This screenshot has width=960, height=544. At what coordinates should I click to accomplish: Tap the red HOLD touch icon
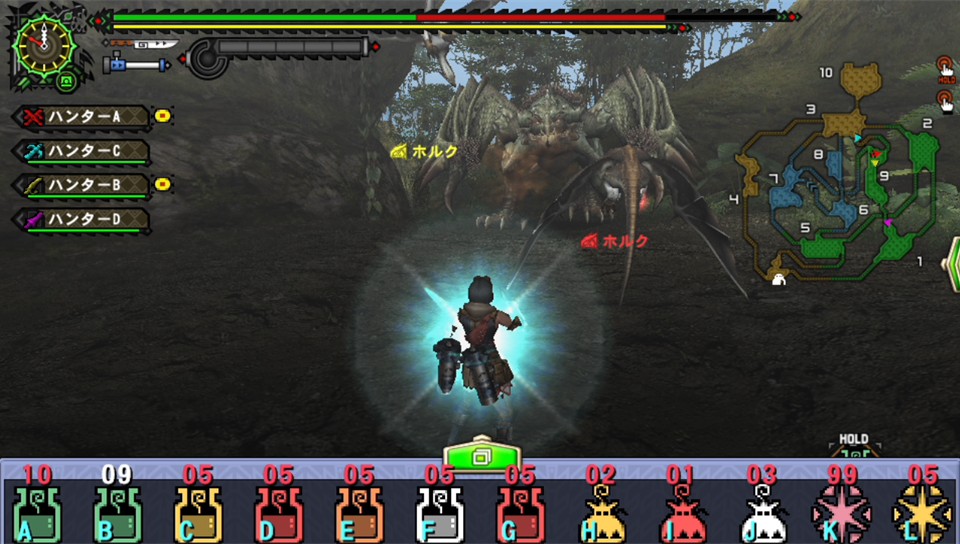pyautogui.click(x=944, y=68)
